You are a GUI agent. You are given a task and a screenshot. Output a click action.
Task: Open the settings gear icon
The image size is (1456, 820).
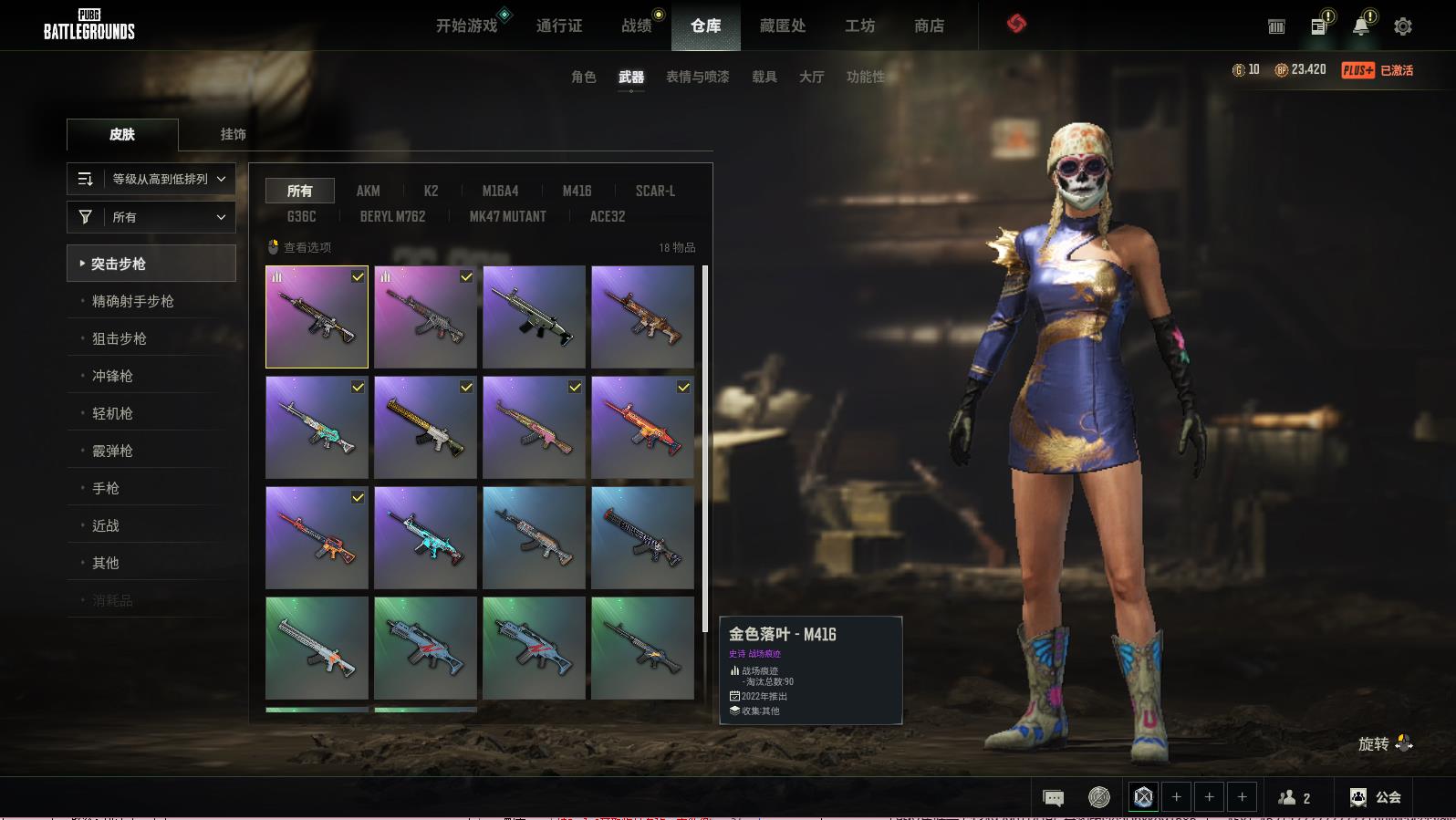coord(1402,26)
